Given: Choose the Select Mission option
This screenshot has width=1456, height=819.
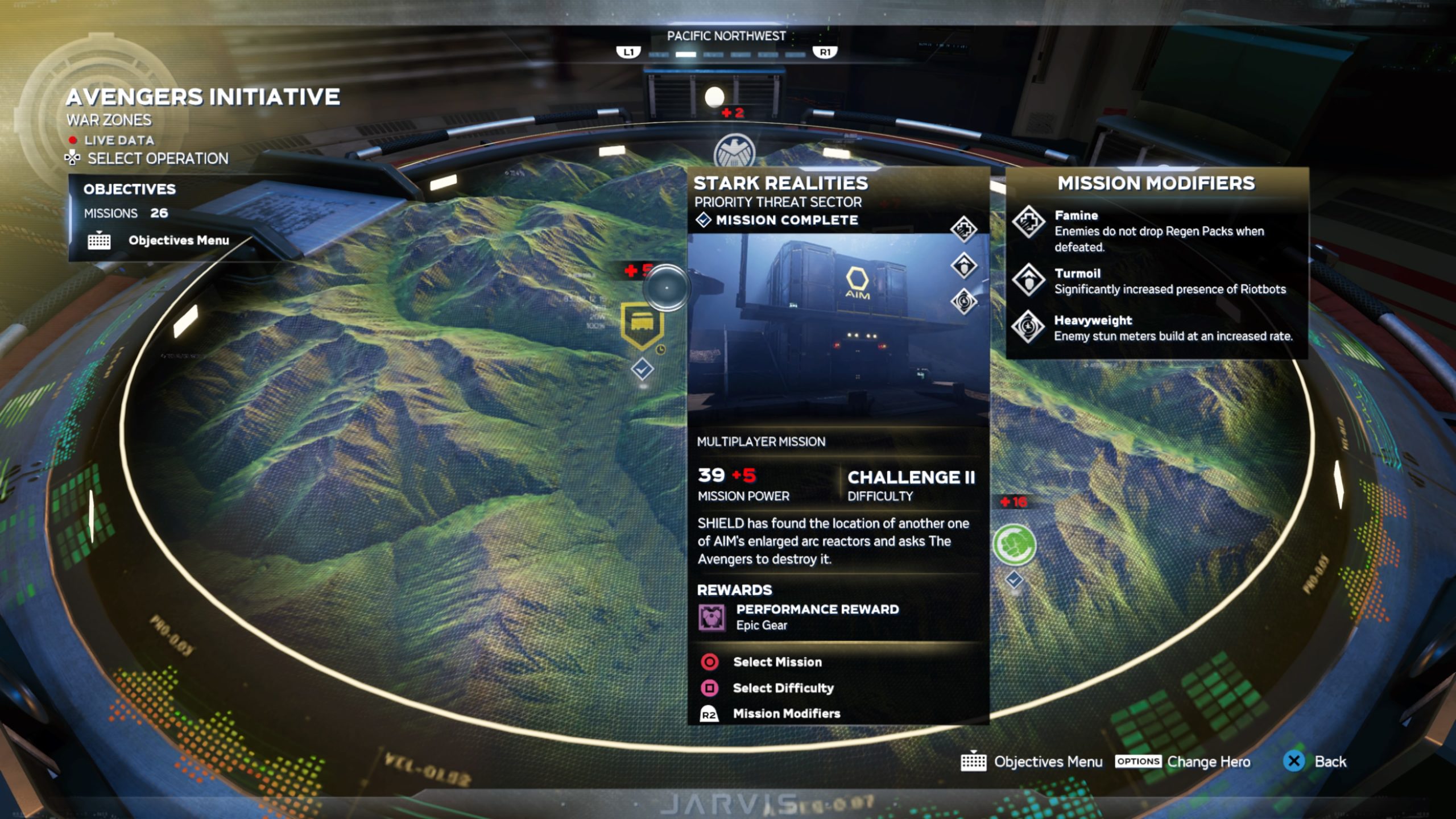Looking at the screenshot, I should 776,662.
